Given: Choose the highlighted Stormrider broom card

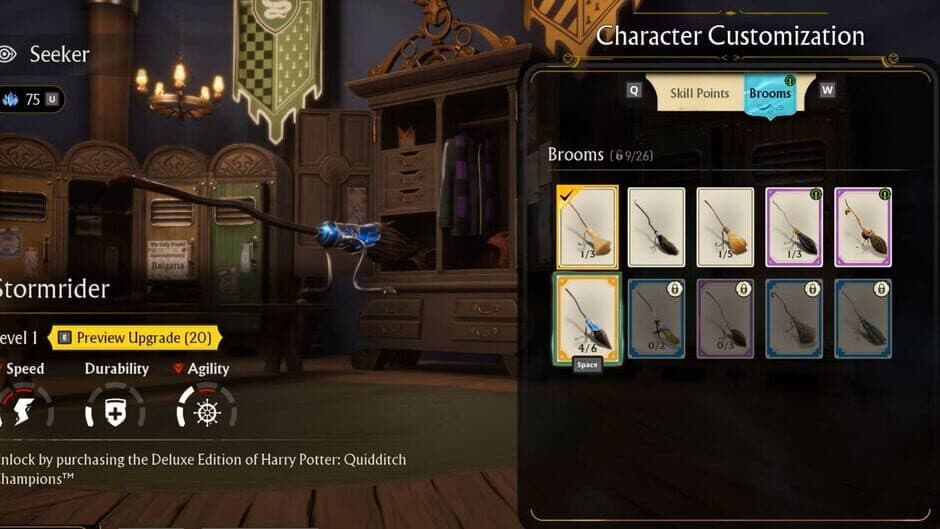Looking at the screenshot, I should coord(587,317).
